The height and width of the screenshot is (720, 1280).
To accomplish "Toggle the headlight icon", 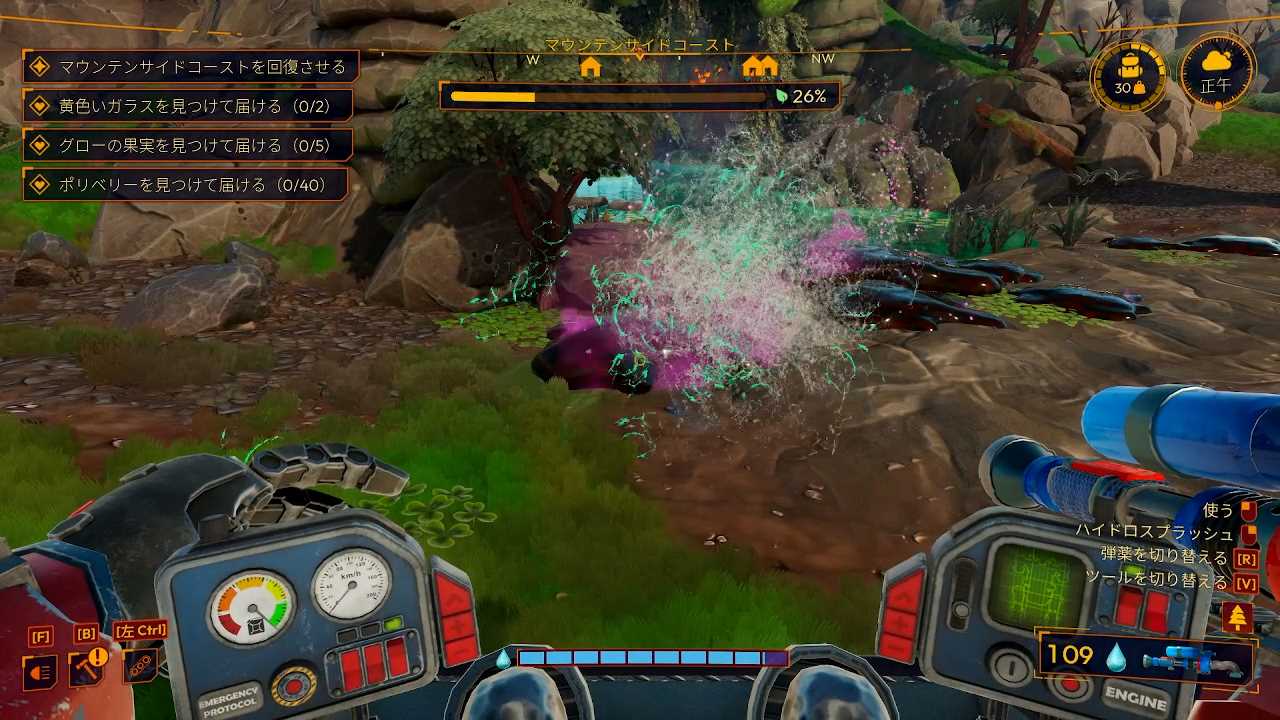I will (40, 671).
